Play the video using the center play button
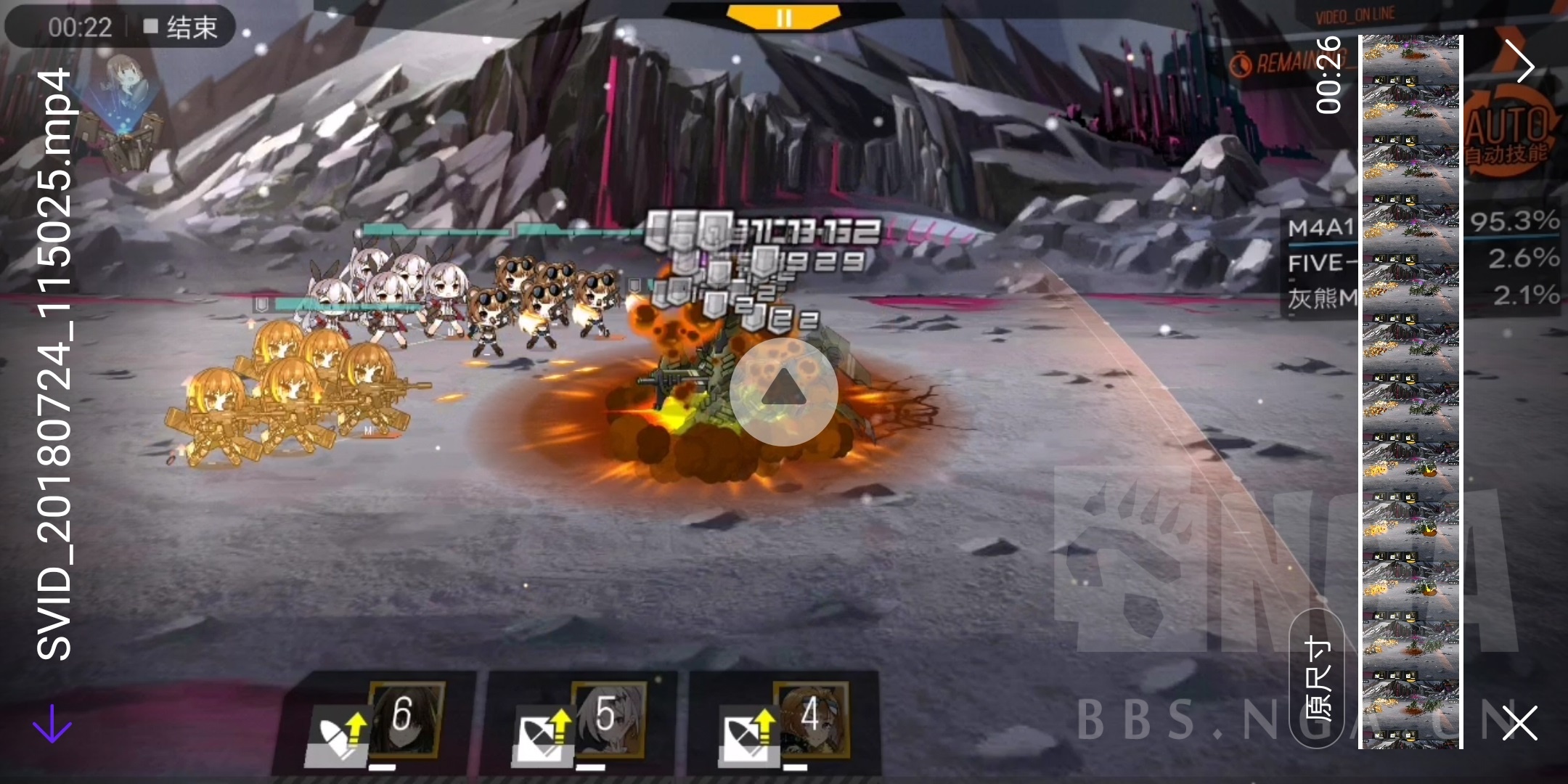This screenshot has width=1568, height=784. [784, 392]
